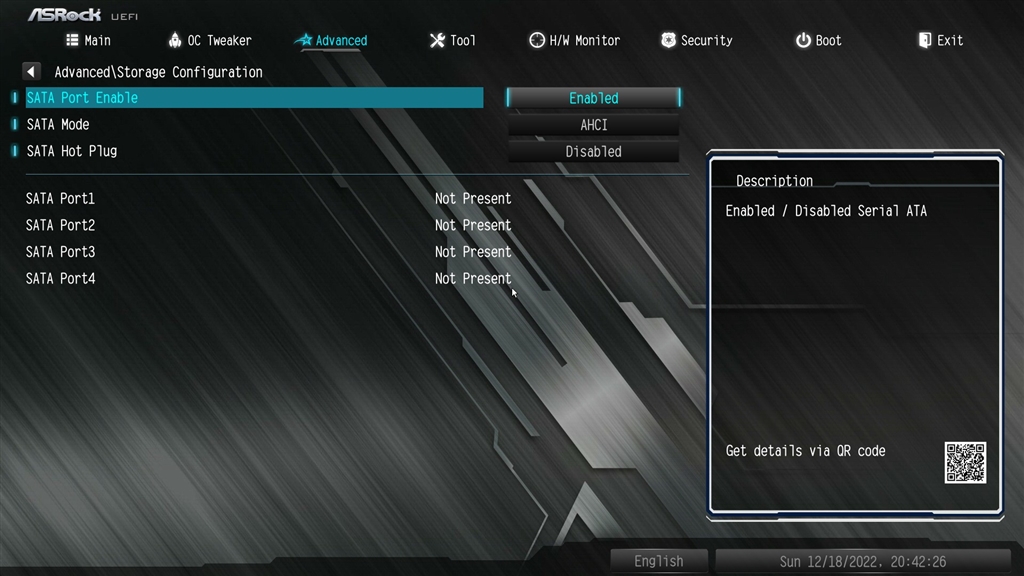Change the SATA Port Enable value Enabled
The width and height of the screenshot is (1024, 576).
click(594, 98)
